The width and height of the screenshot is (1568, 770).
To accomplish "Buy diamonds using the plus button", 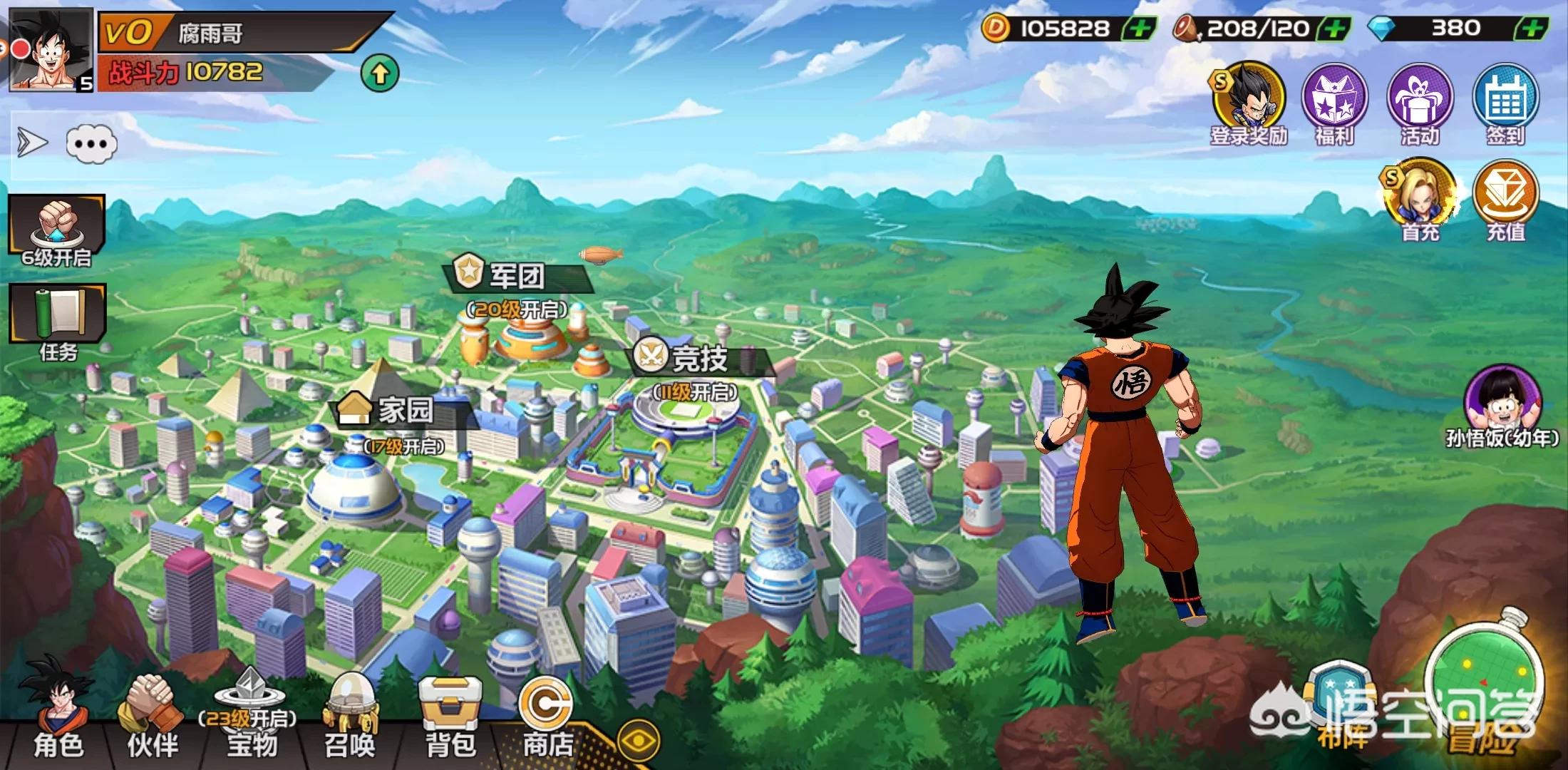I will [x=1532, y=29].
